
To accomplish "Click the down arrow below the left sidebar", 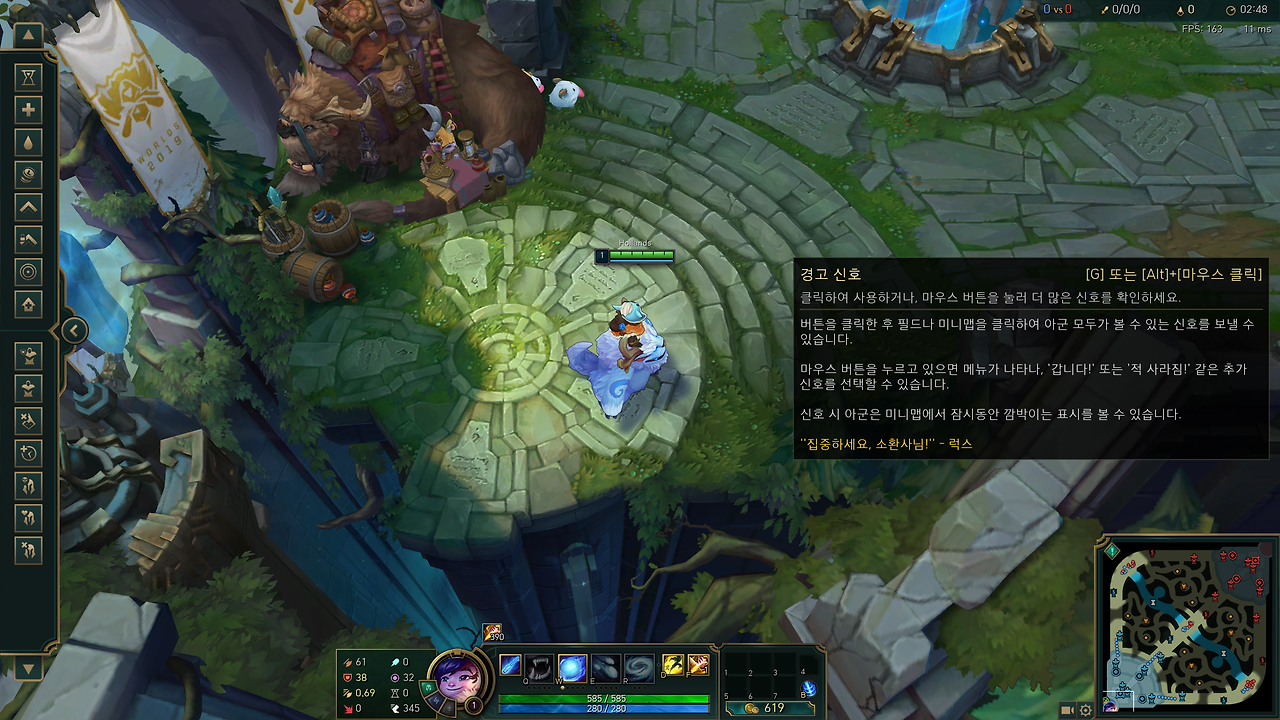I will [28, 666].
